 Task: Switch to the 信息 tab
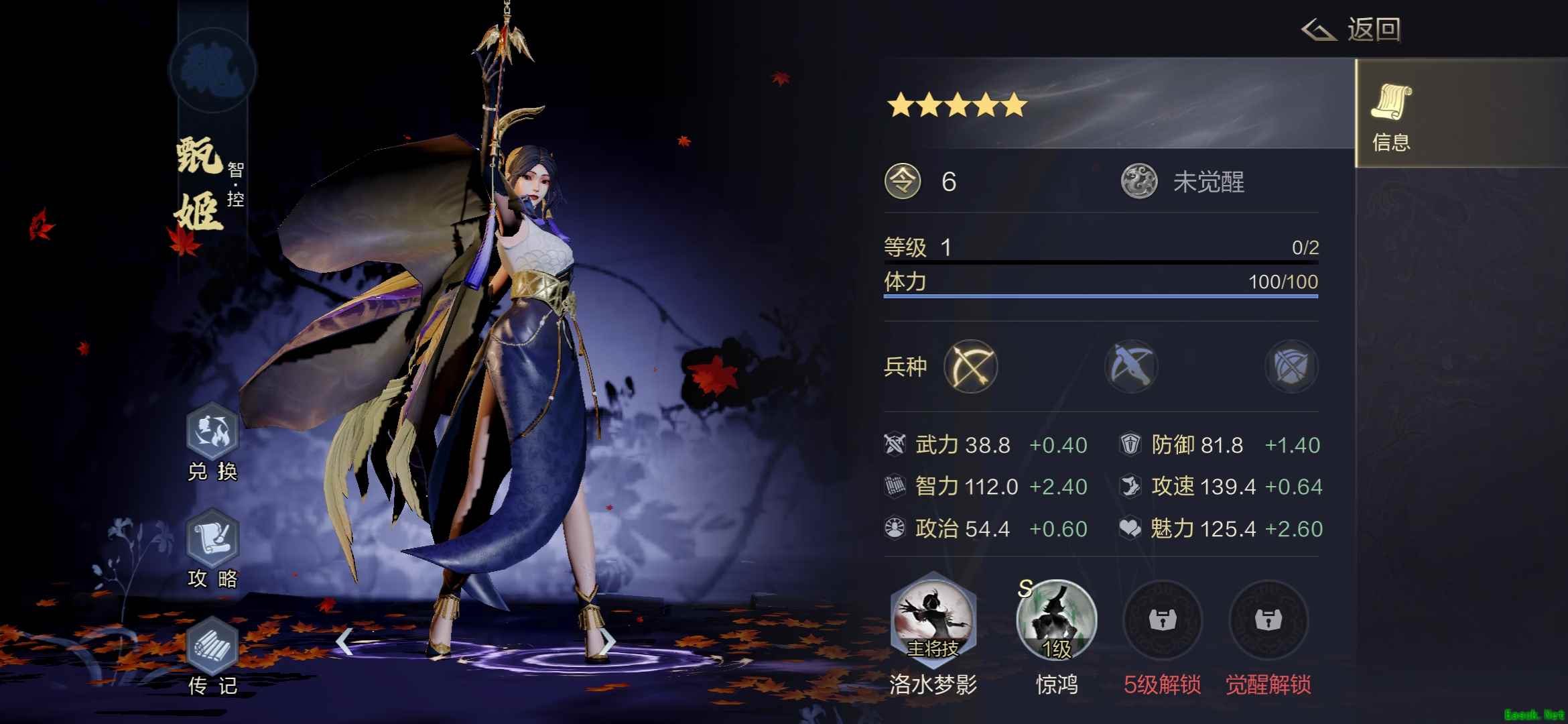[1391, 114]
